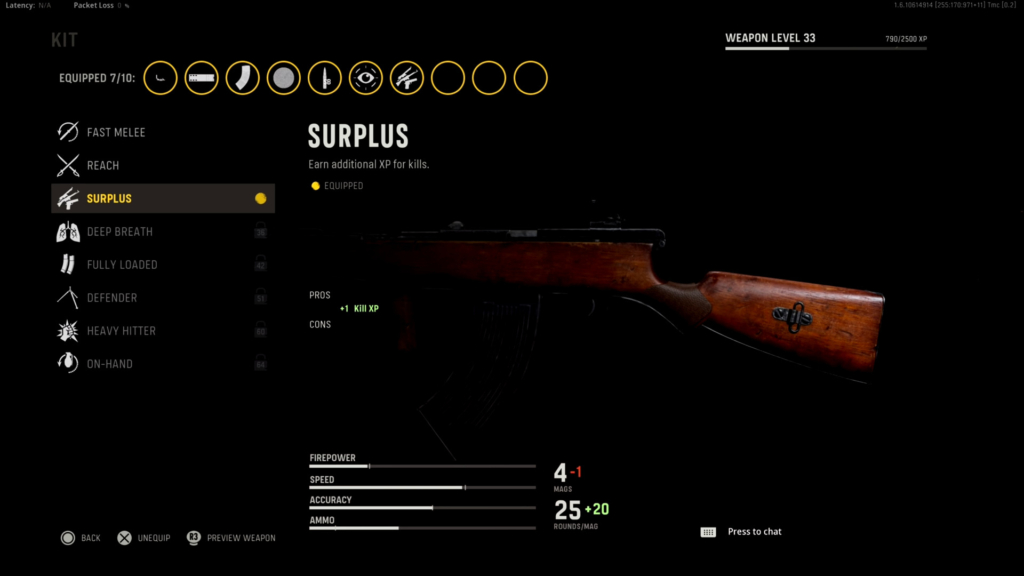The width and height of the screenshot is (1024, 576).
Task: Go back from the Kit menu
Action: coord(80,538)
